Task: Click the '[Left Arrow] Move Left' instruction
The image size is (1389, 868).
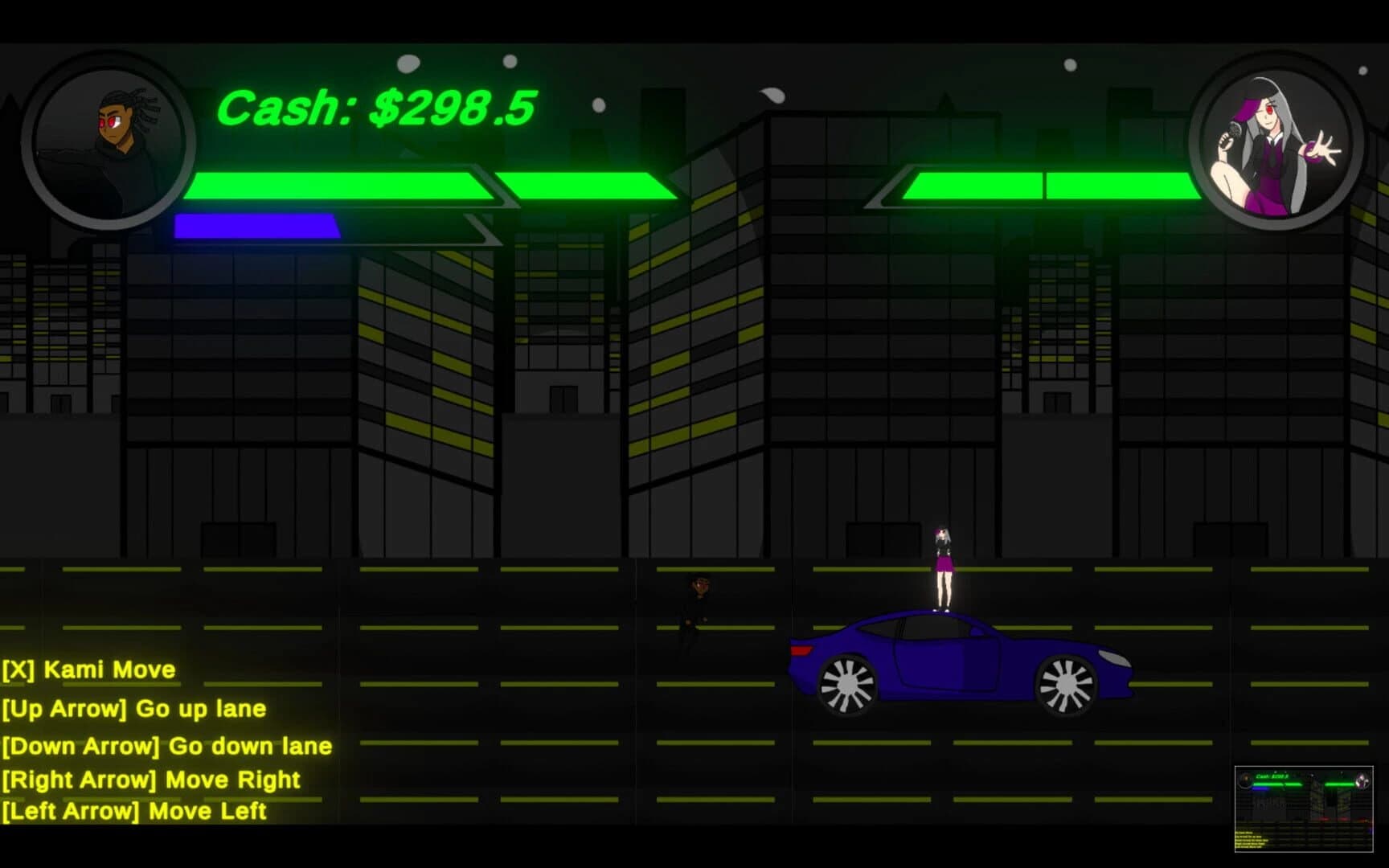Action: pyautogui.click(x=134, y=812)
